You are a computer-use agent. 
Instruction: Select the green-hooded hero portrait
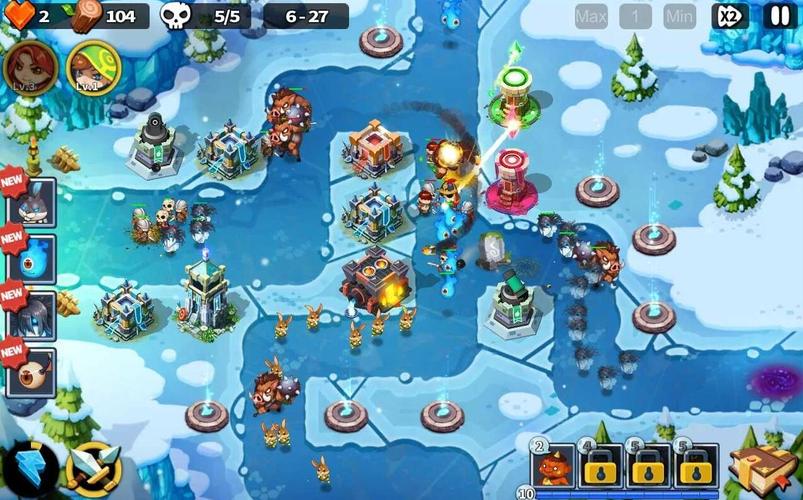(93, 68)
